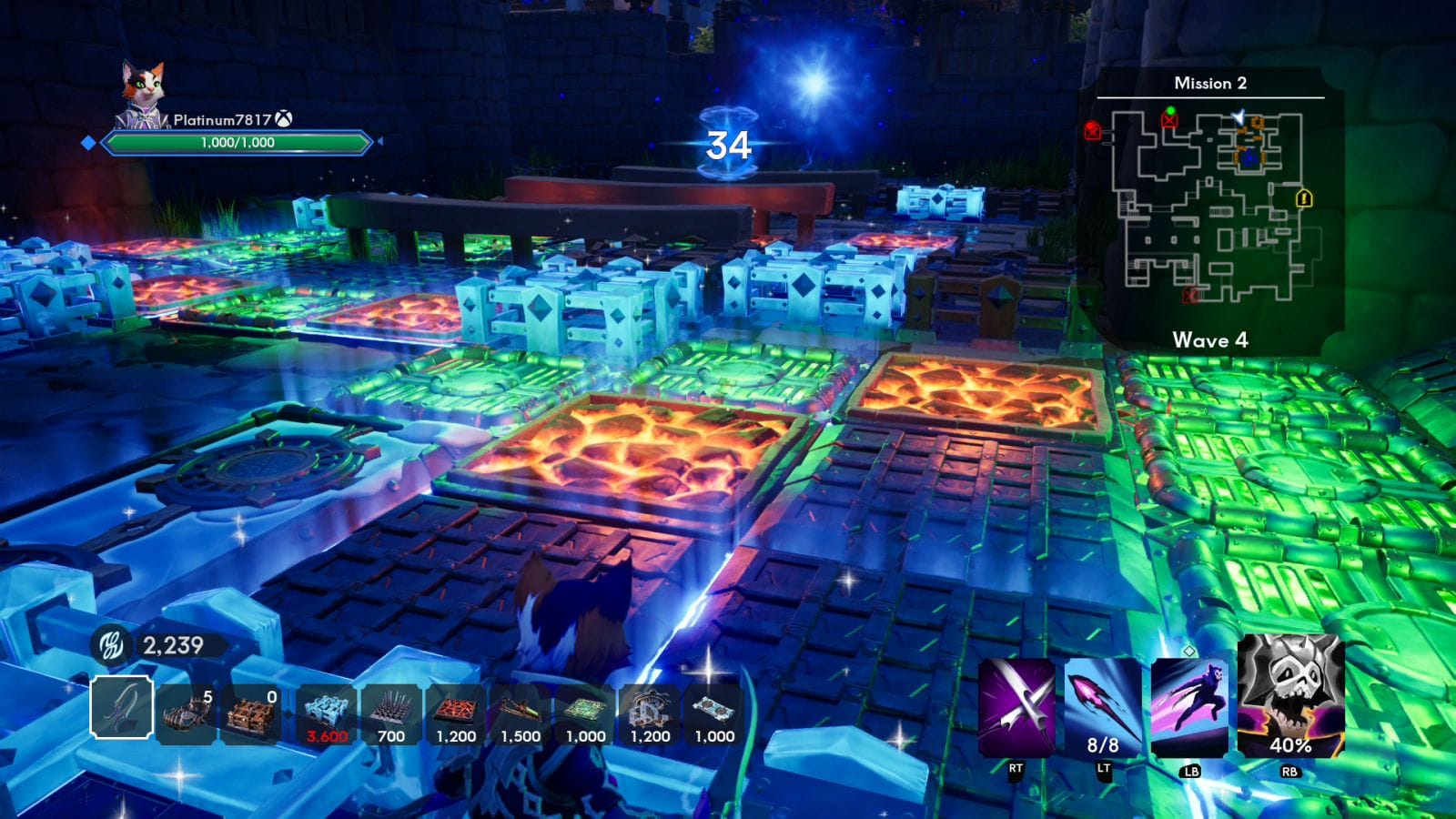The height and width of the screenshot is (819, 1456).
Task: Activate the crossed blades attack ability
Action: tap(1016, 708)
